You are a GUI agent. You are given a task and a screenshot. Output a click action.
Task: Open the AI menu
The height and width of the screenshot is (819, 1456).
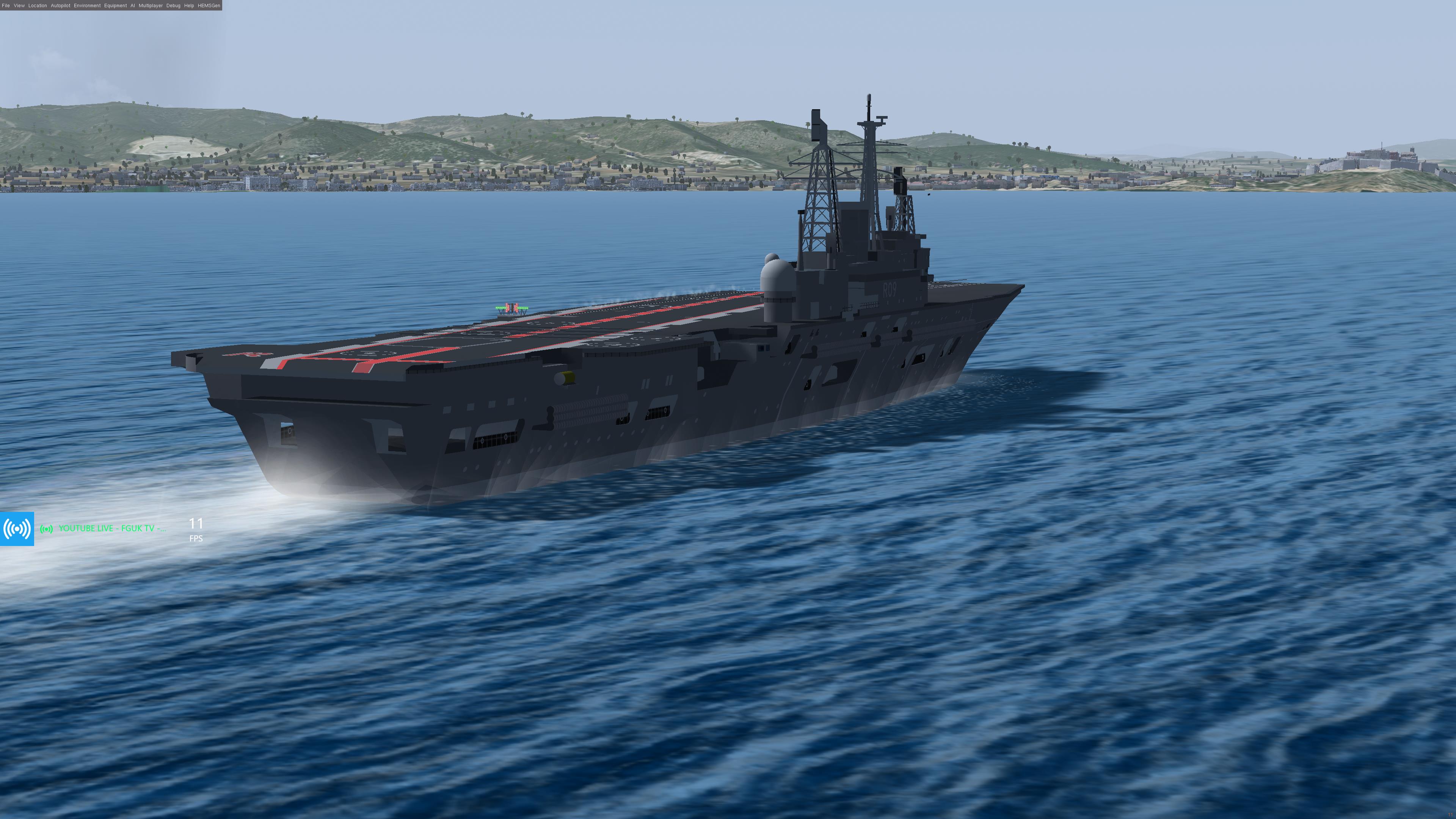point(133,6)
